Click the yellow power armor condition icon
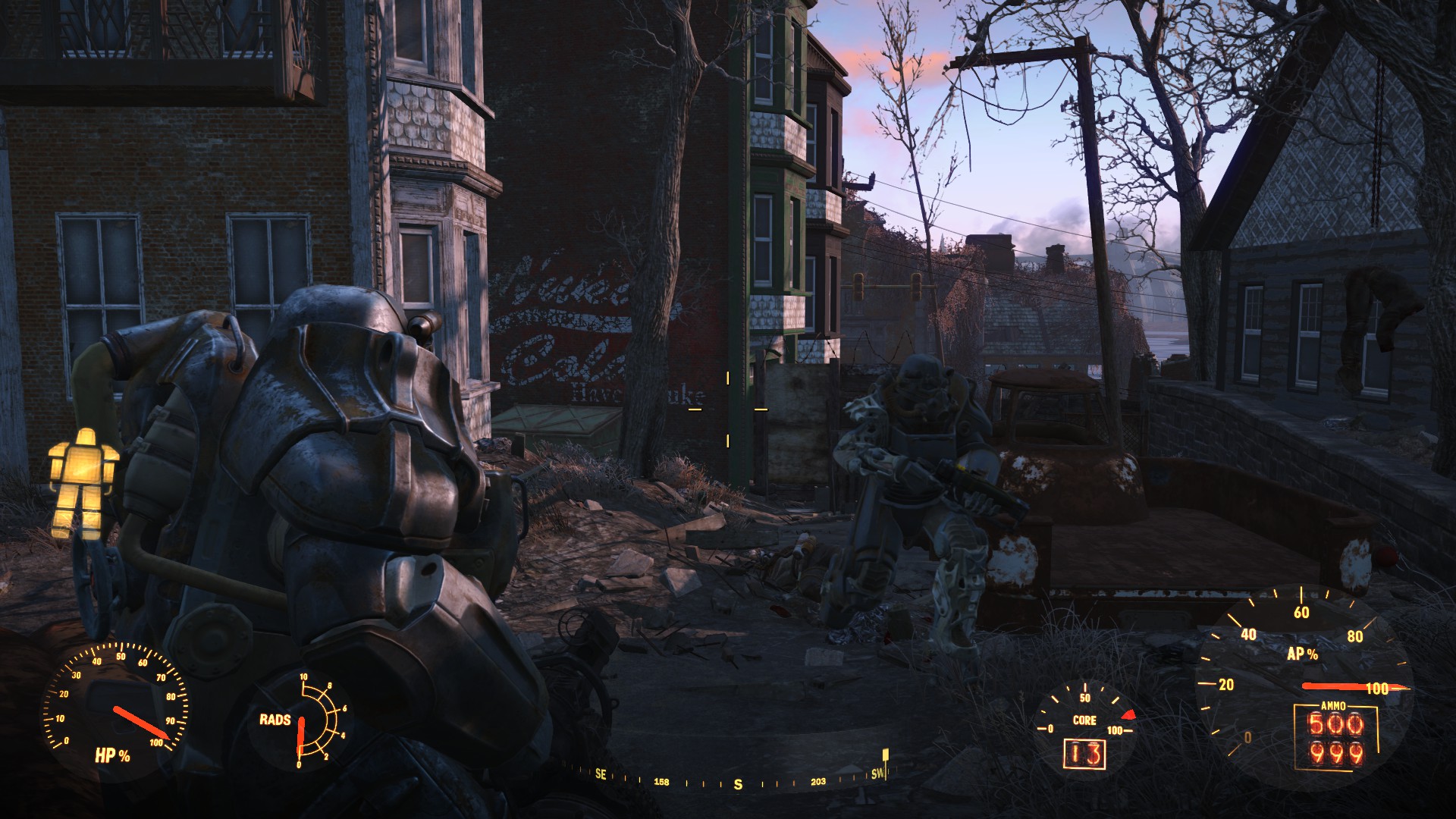The width and height of the screenshot is (1456, 819). pyautogui.click(x=83, y=482)
